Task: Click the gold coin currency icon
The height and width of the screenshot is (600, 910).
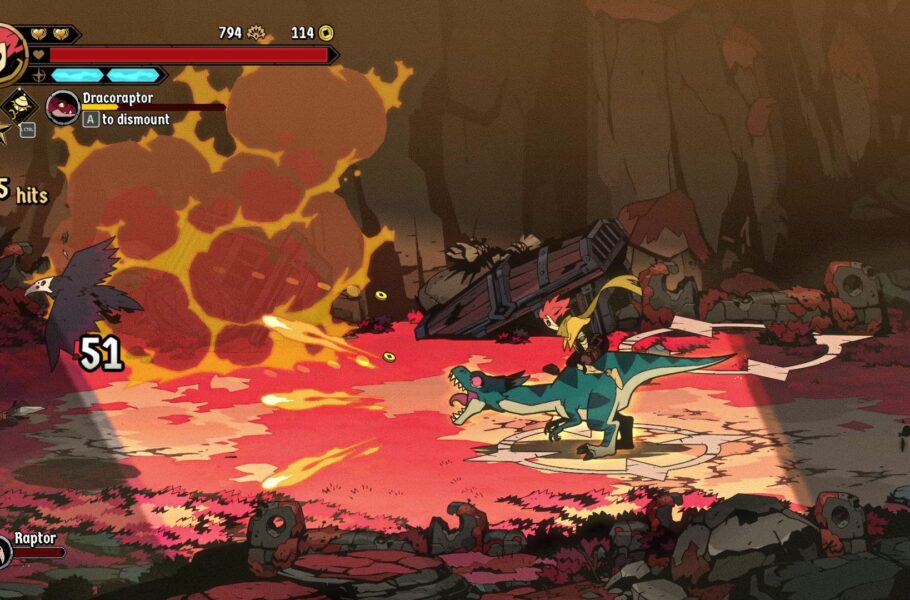Action: coord(326,33)
